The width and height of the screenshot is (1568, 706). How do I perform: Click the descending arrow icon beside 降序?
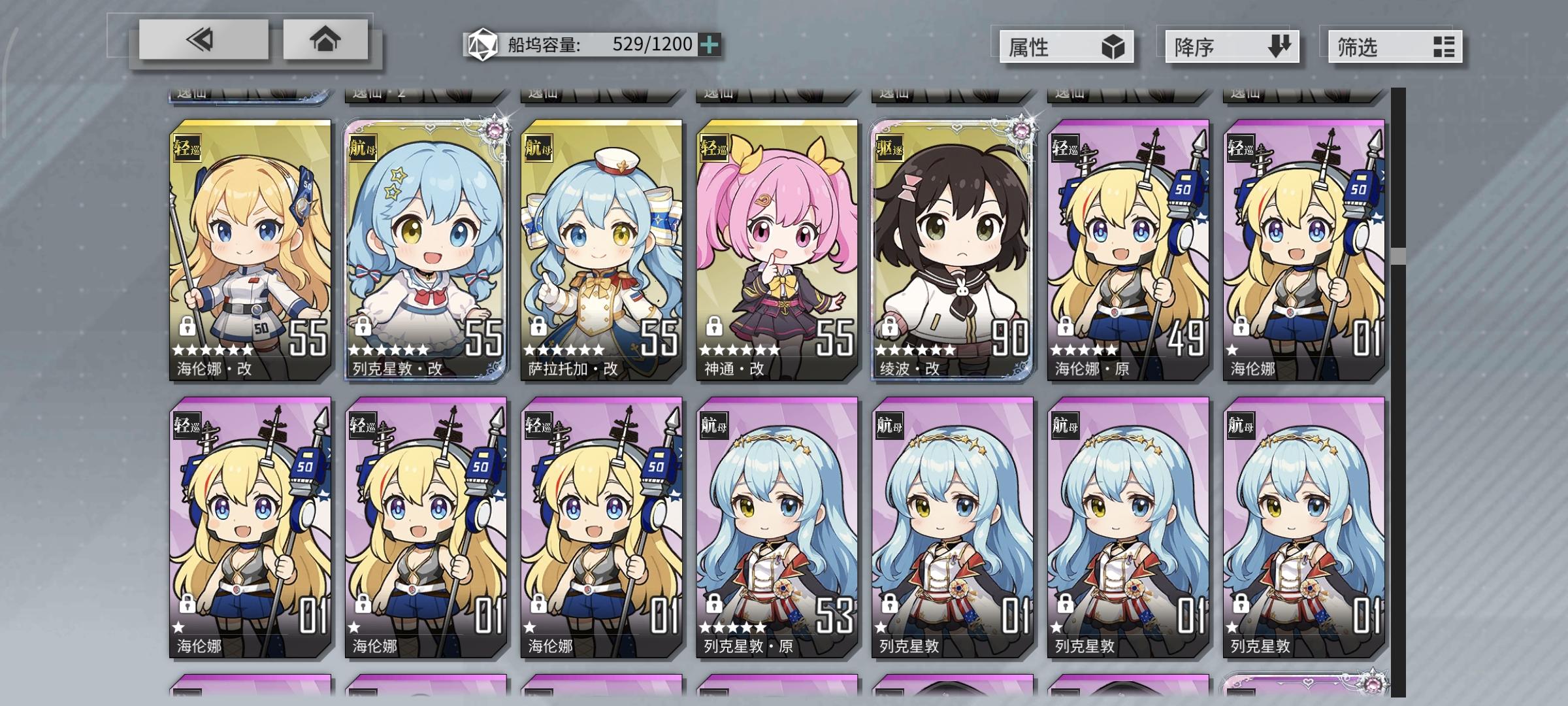[x=1279, y=46]
